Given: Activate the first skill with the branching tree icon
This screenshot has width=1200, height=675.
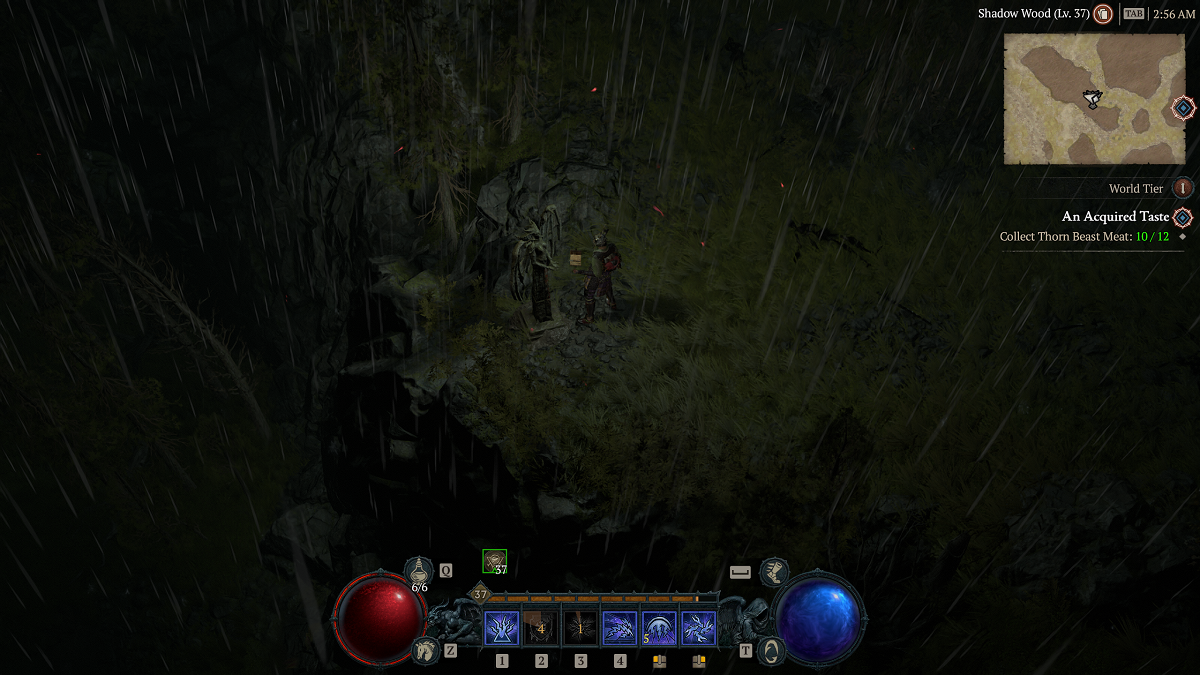Looking at the screenshot, I should (502, 629).
